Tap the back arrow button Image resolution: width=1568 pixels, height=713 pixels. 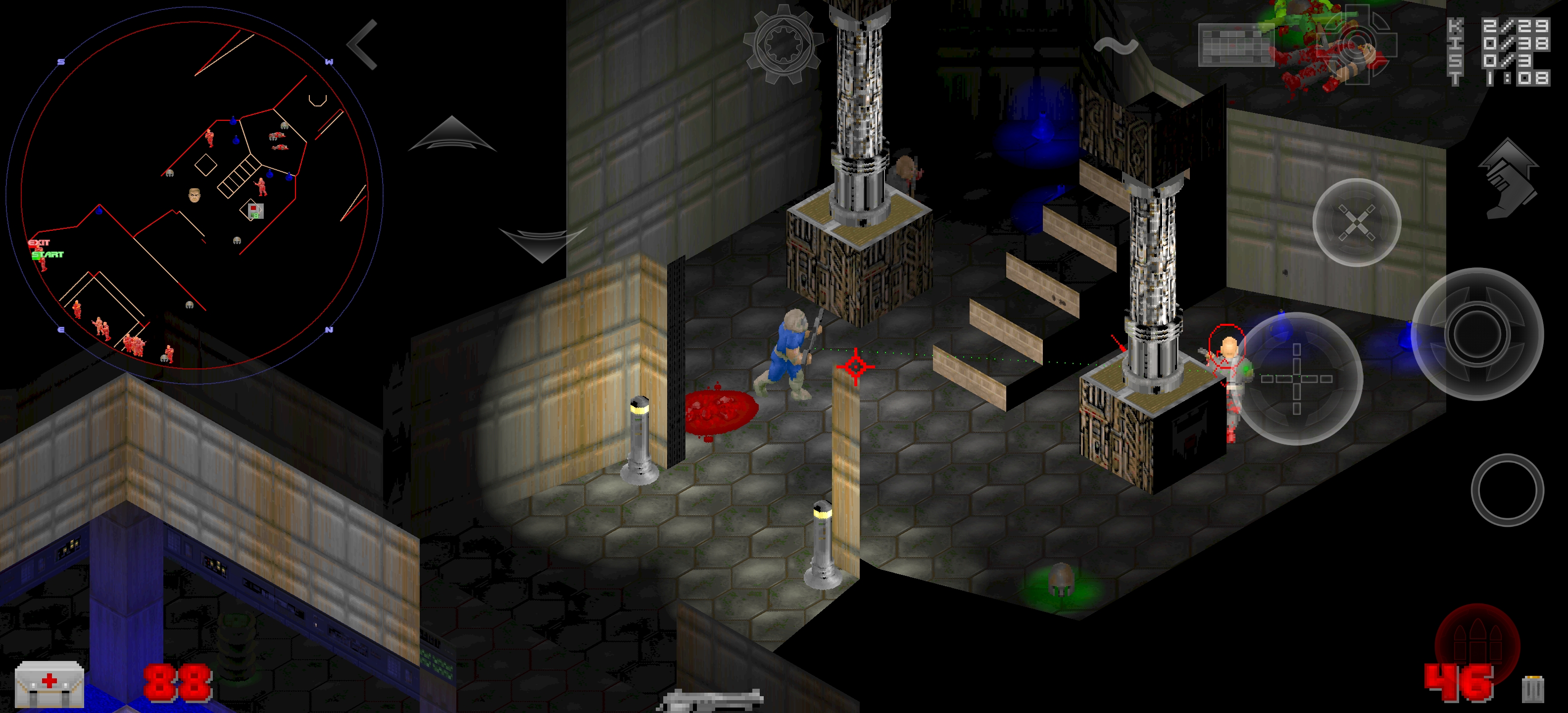coord(363,45)
